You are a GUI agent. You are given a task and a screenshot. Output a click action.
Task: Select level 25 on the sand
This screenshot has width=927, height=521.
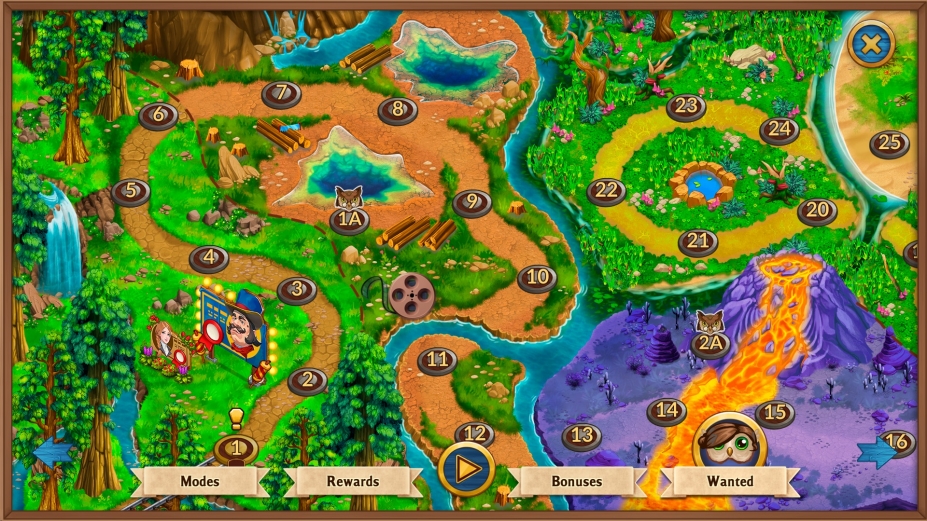click(889, 143)
